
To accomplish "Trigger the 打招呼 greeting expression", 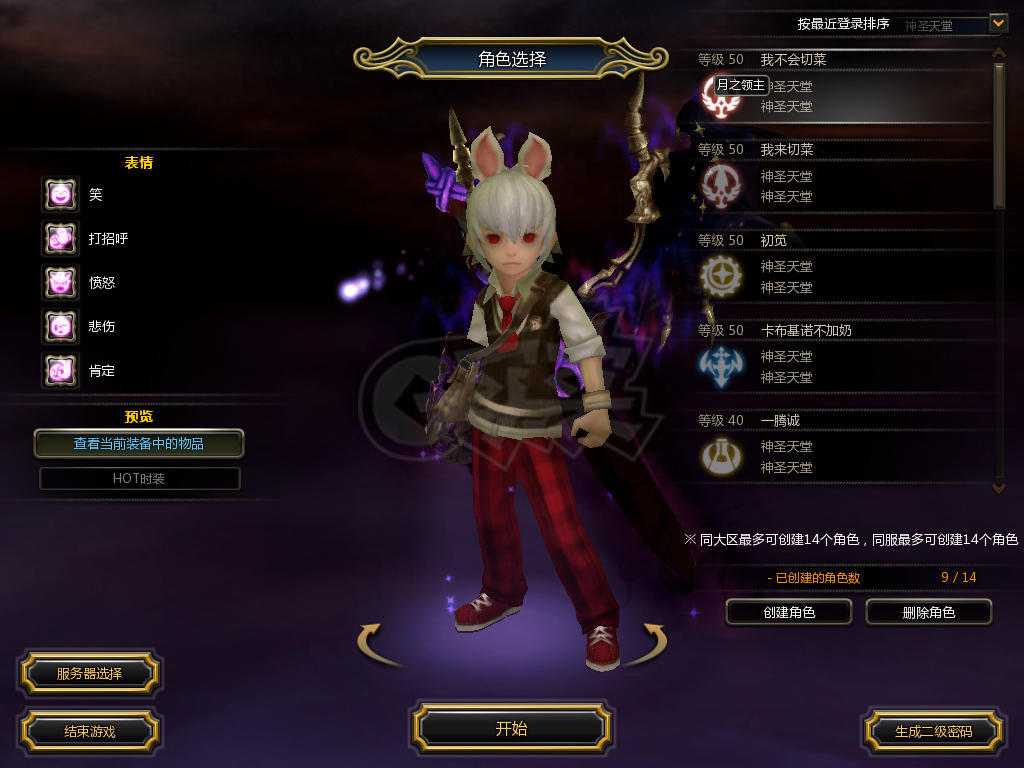I will 60,238.
